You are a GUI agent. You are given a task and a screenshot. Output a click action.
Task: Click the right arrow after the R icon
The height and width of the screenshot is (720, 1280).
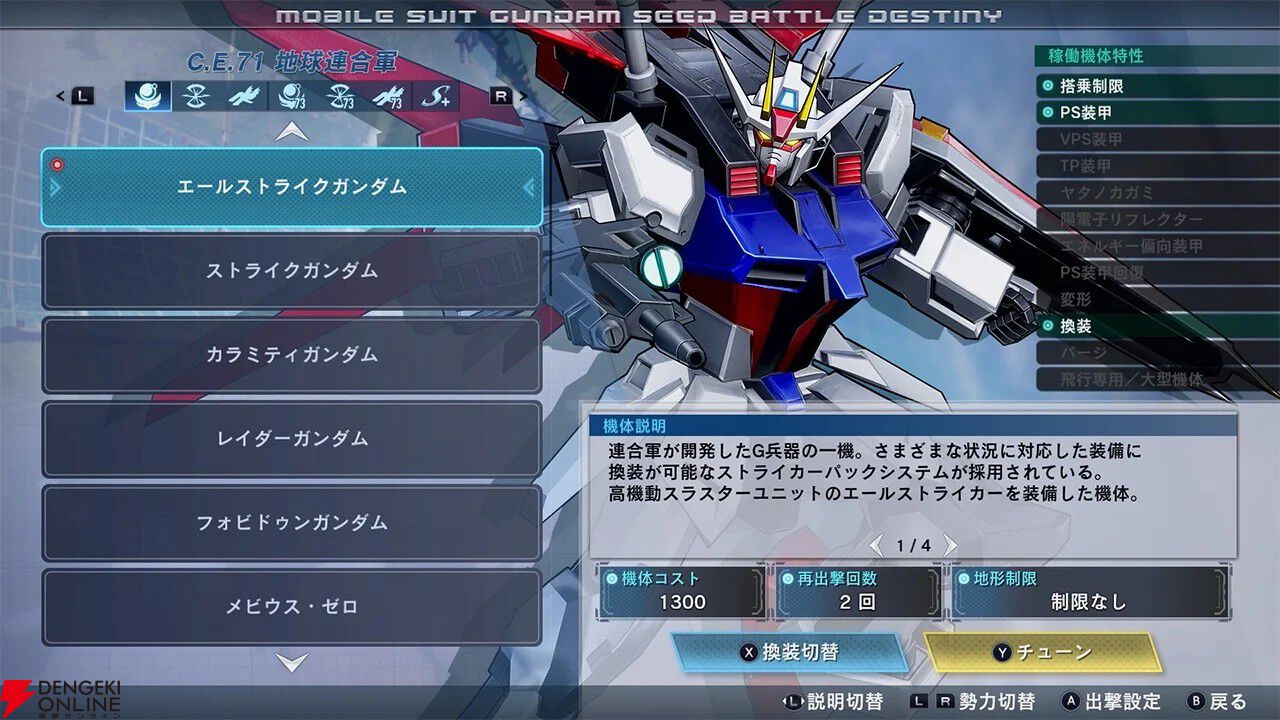coord(524,96)
